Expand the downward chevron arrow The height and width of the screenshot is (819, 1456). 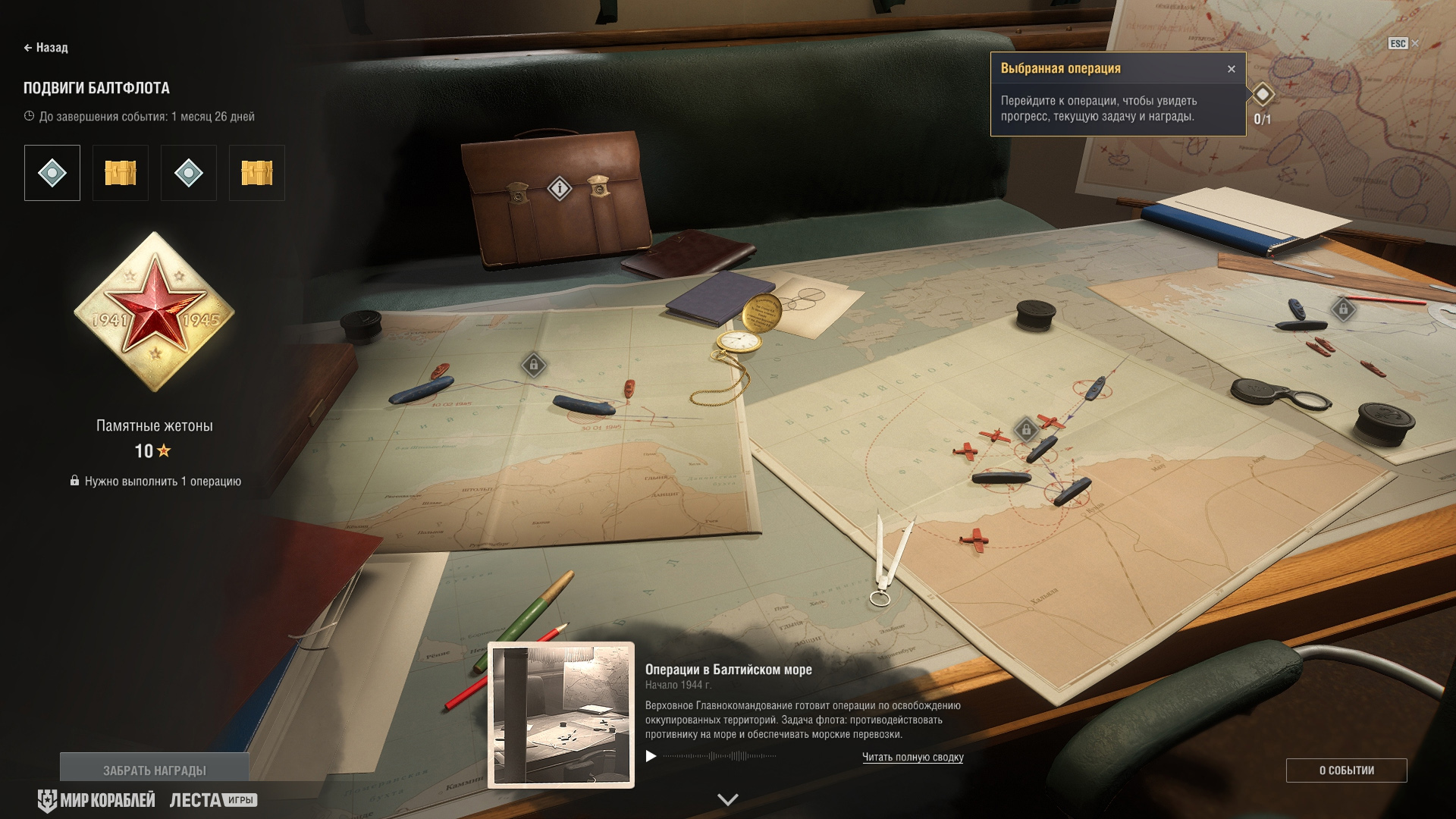(x=728, y=799)
